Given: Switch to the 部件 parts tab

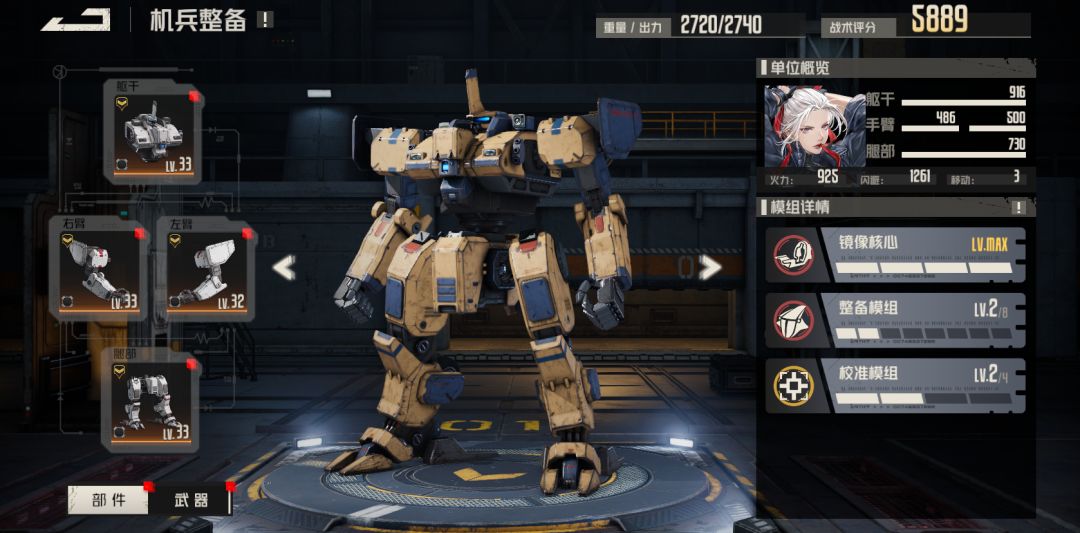Looking at the screenshot, I should (108, 499).
